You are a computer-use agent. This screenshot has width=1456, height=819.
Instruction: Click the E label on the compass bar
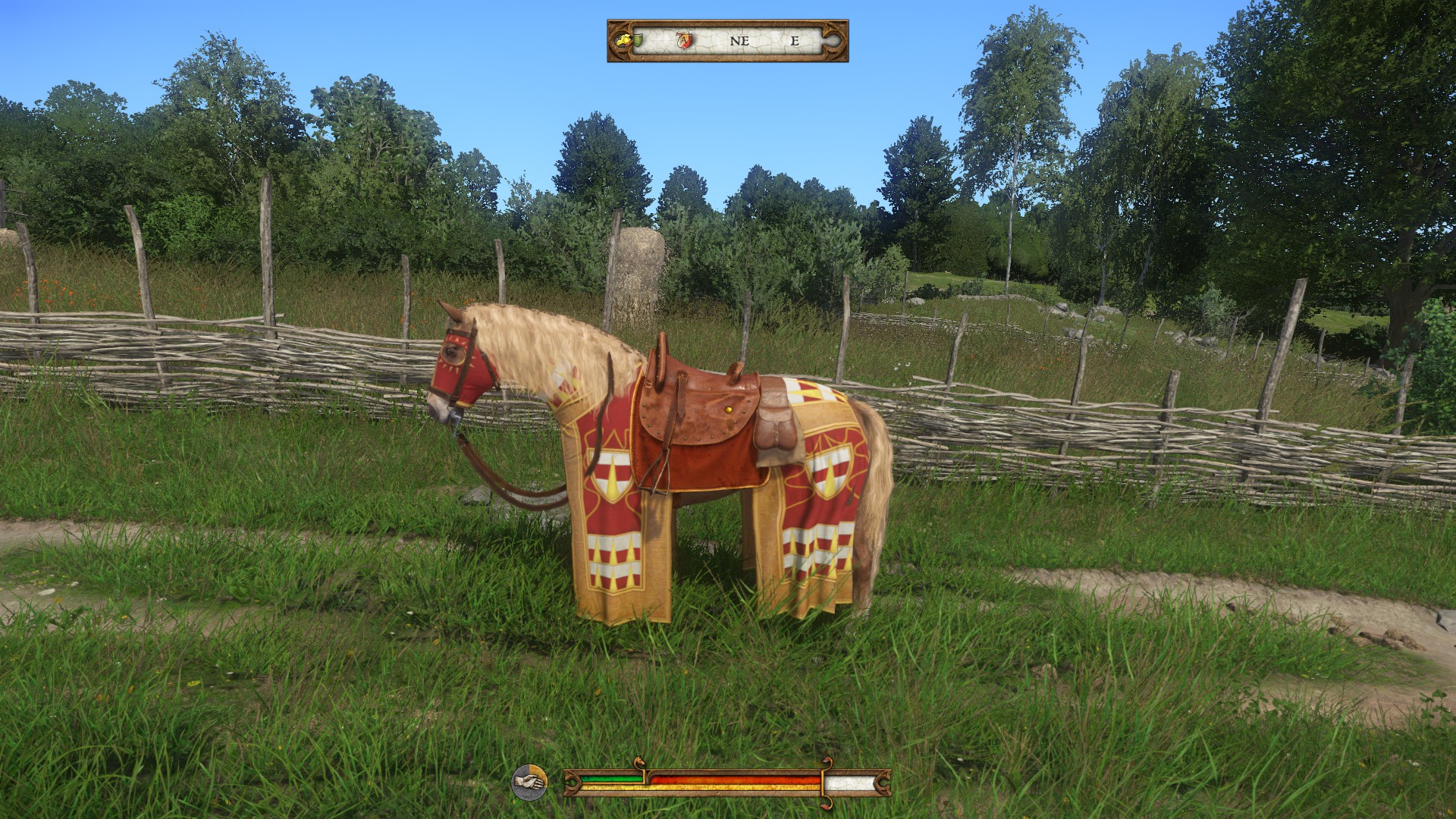795,40
